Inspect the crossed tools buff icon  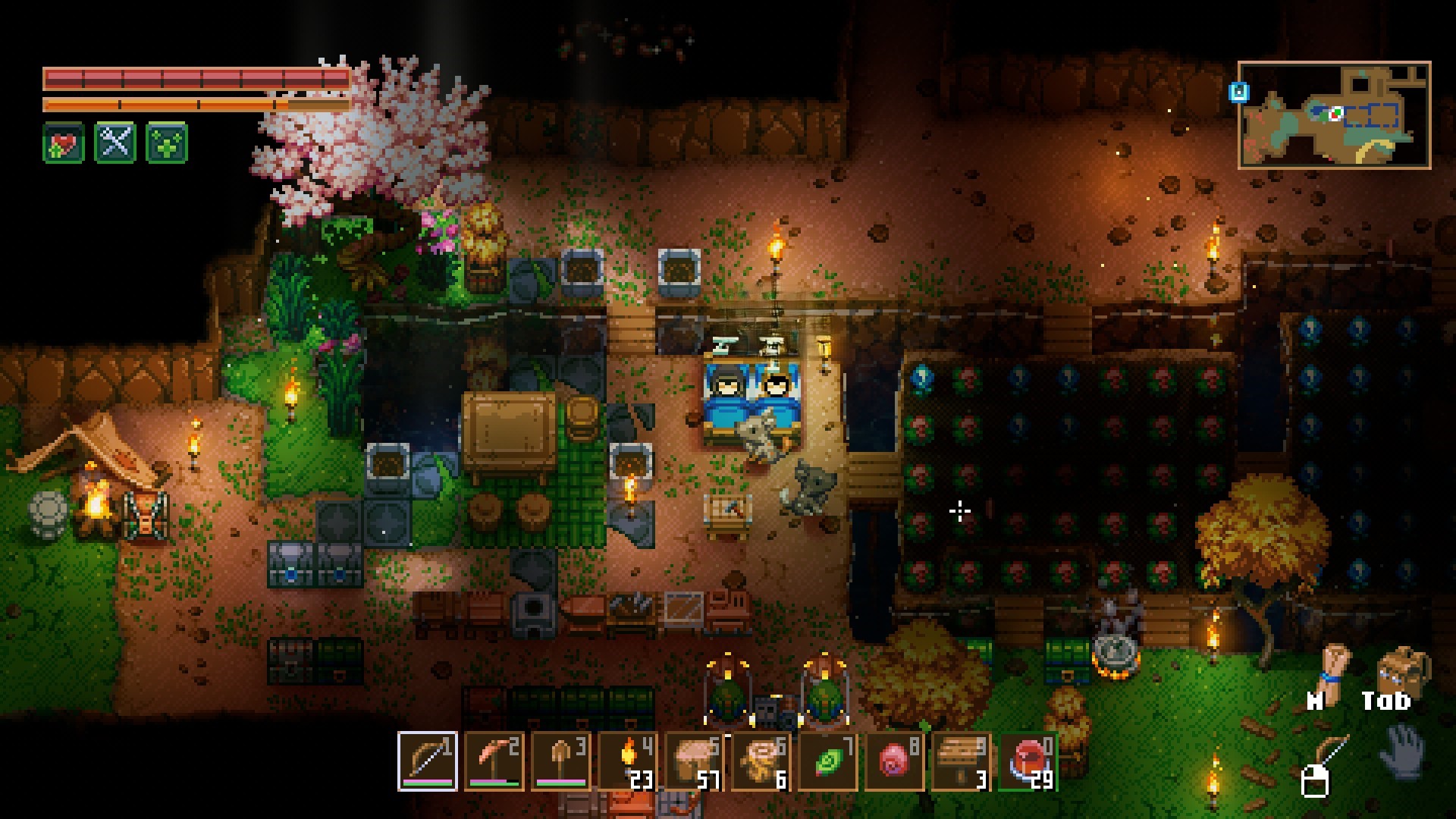pos(115,143)
